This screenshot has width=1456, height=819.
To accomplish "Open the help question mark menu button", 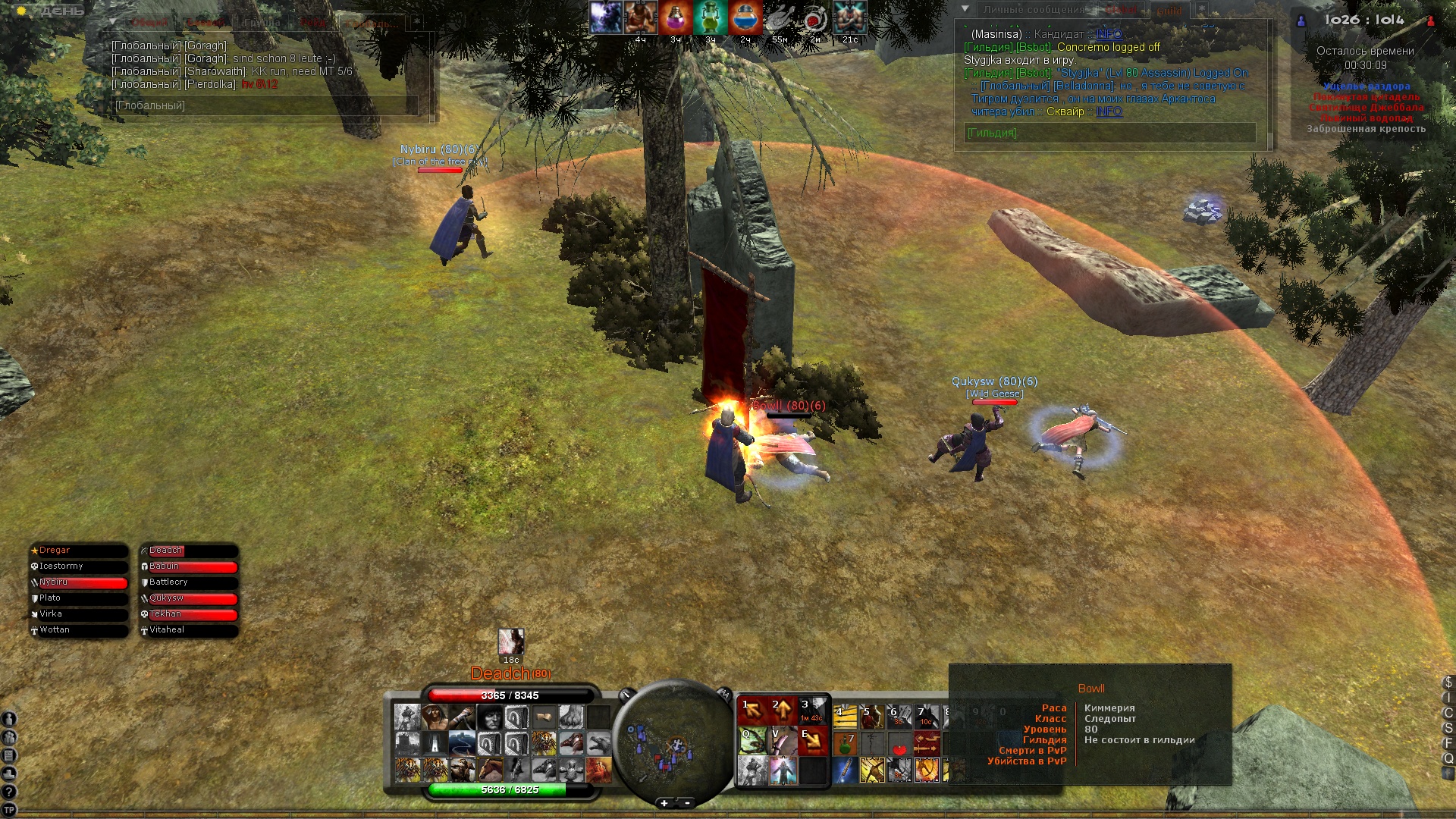I will tap(9, 792).
